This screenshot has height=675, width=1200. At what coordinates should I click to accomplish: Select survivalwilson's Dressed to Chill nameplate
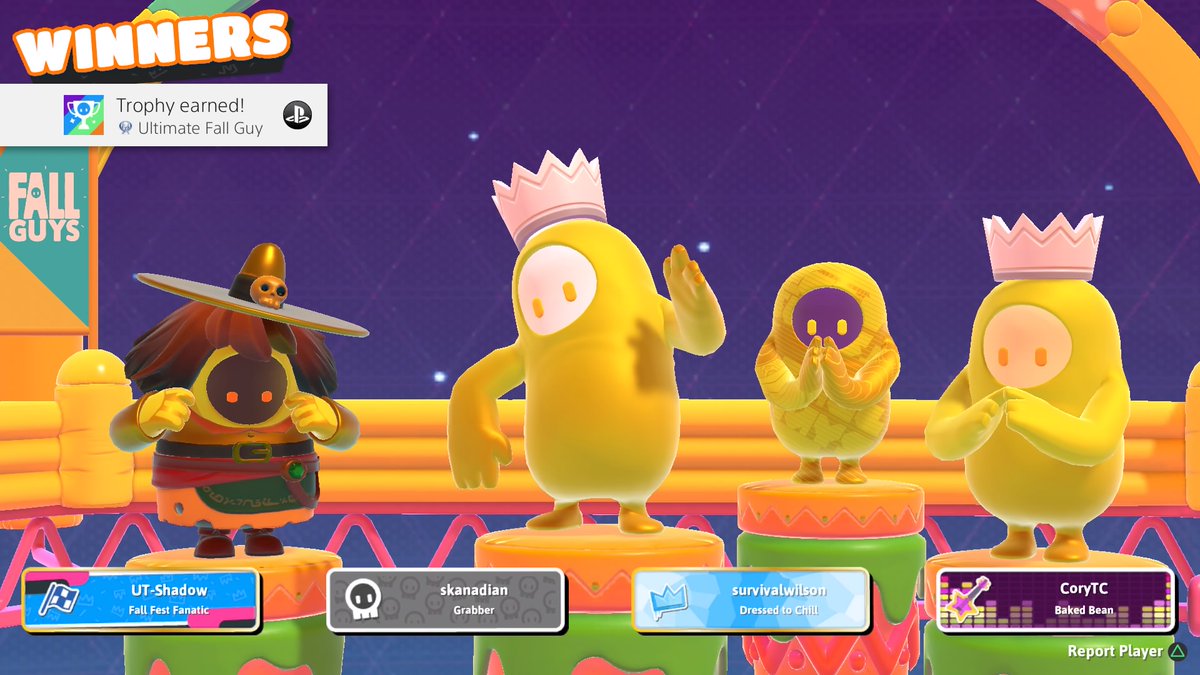click(x=750, y=600)
